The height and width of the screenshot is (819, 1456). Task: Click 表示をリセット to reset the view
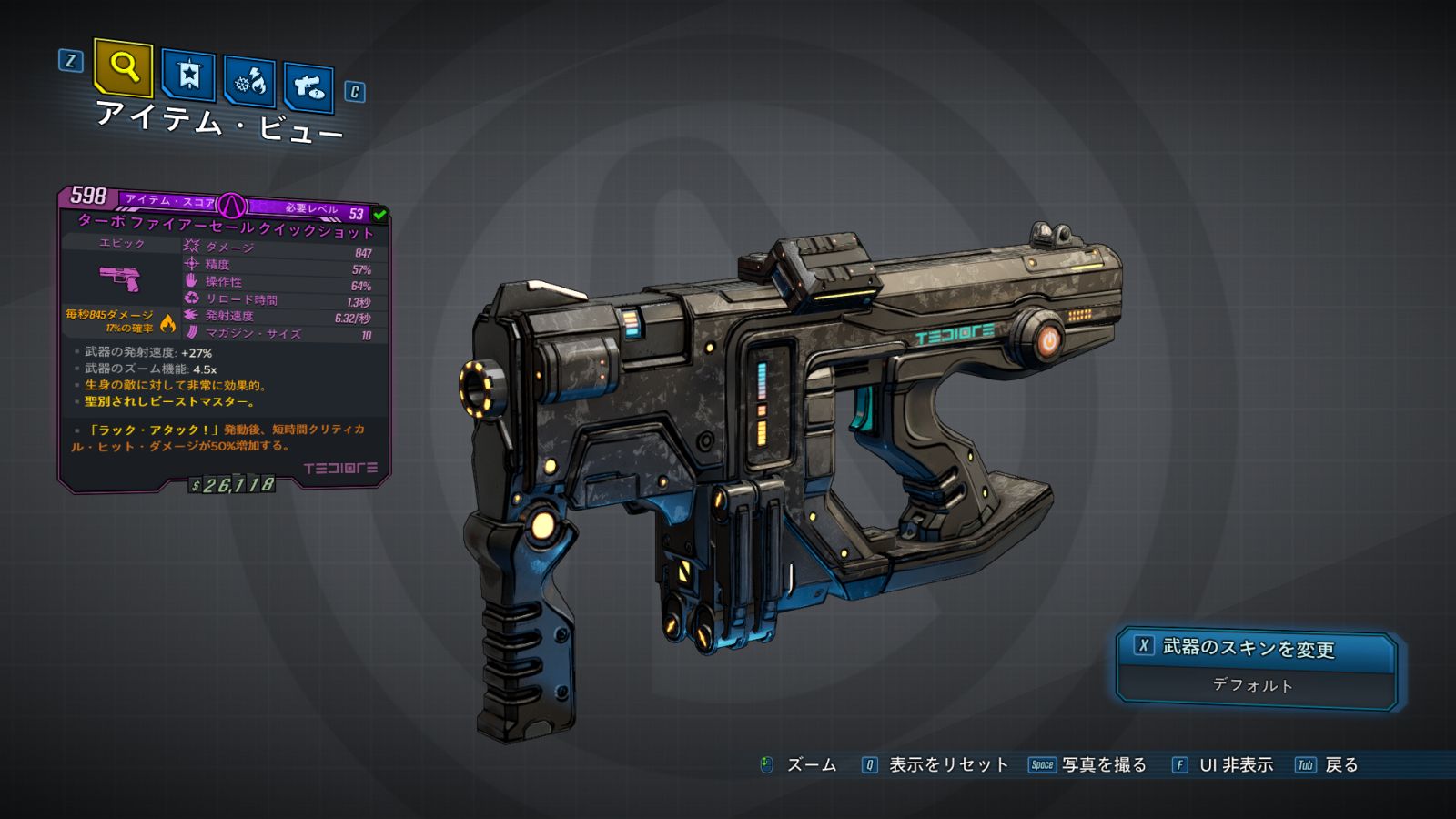[946, 765]
